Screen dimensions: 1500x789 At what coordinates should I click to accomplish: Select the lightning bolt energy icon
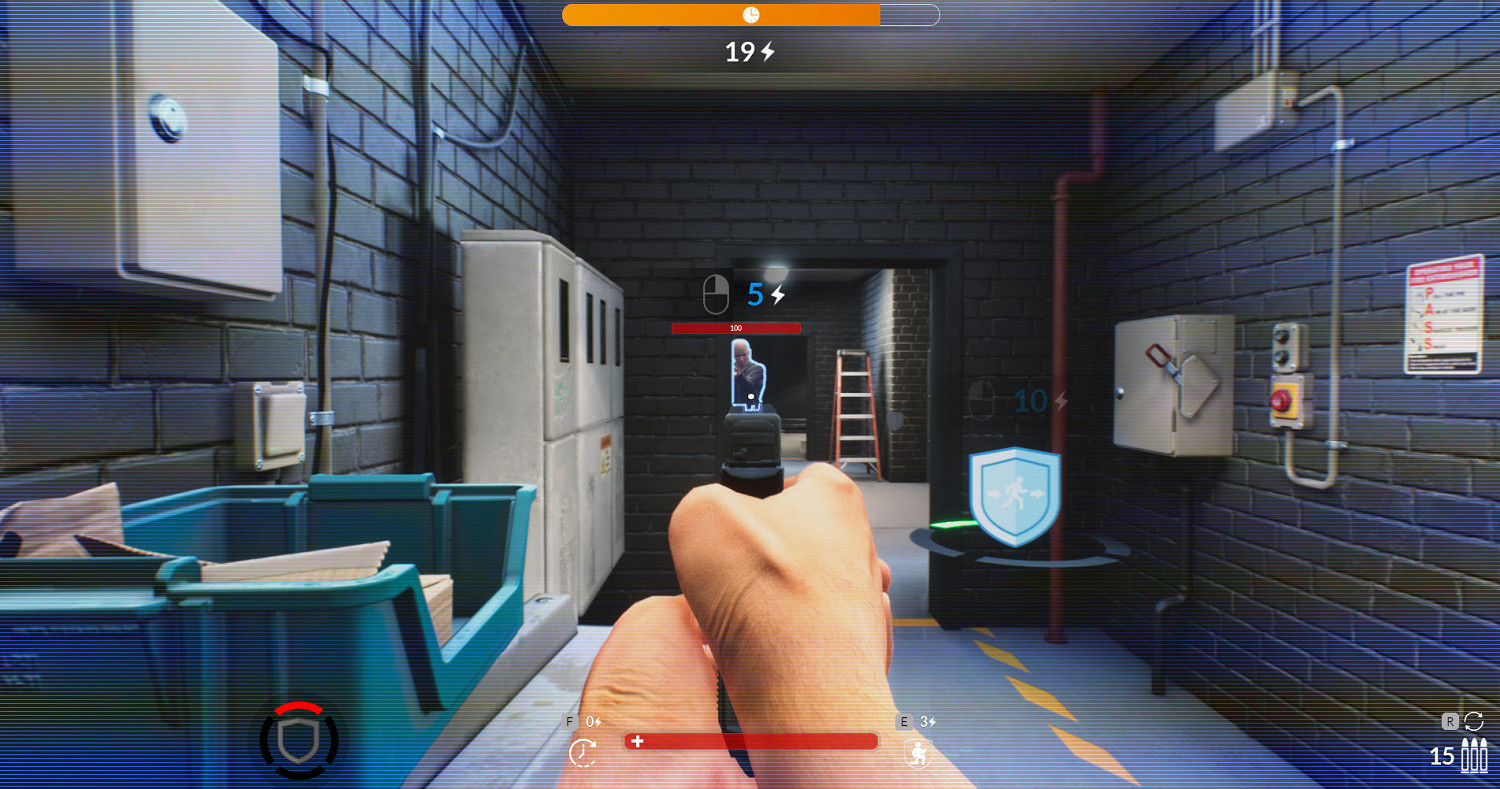tap(766, 52)
